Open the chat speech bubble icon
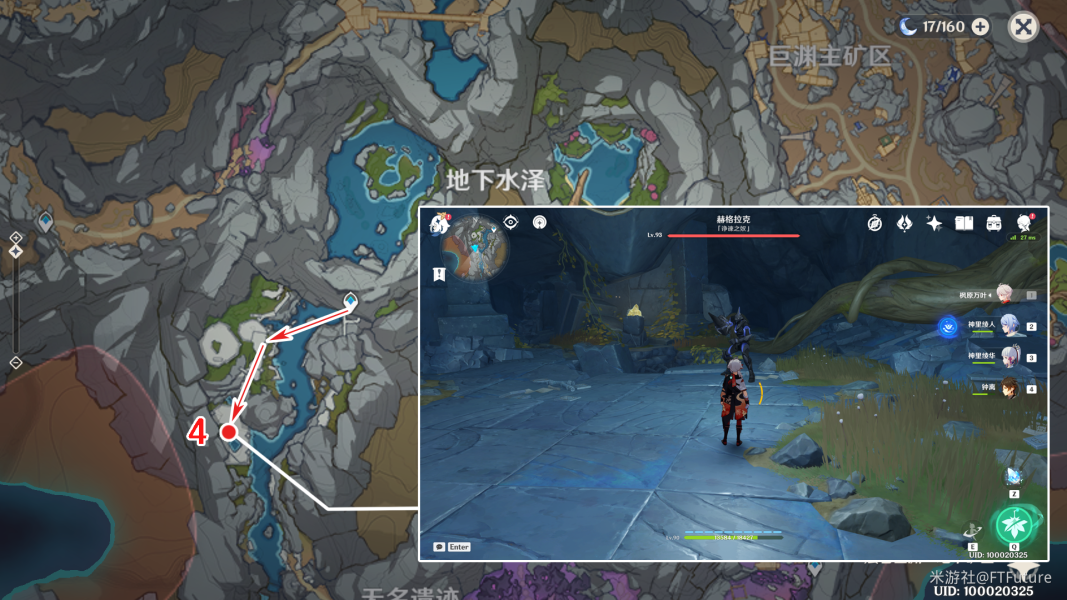The height and width of the screenshot is (600, 1067). click(439, 547)
